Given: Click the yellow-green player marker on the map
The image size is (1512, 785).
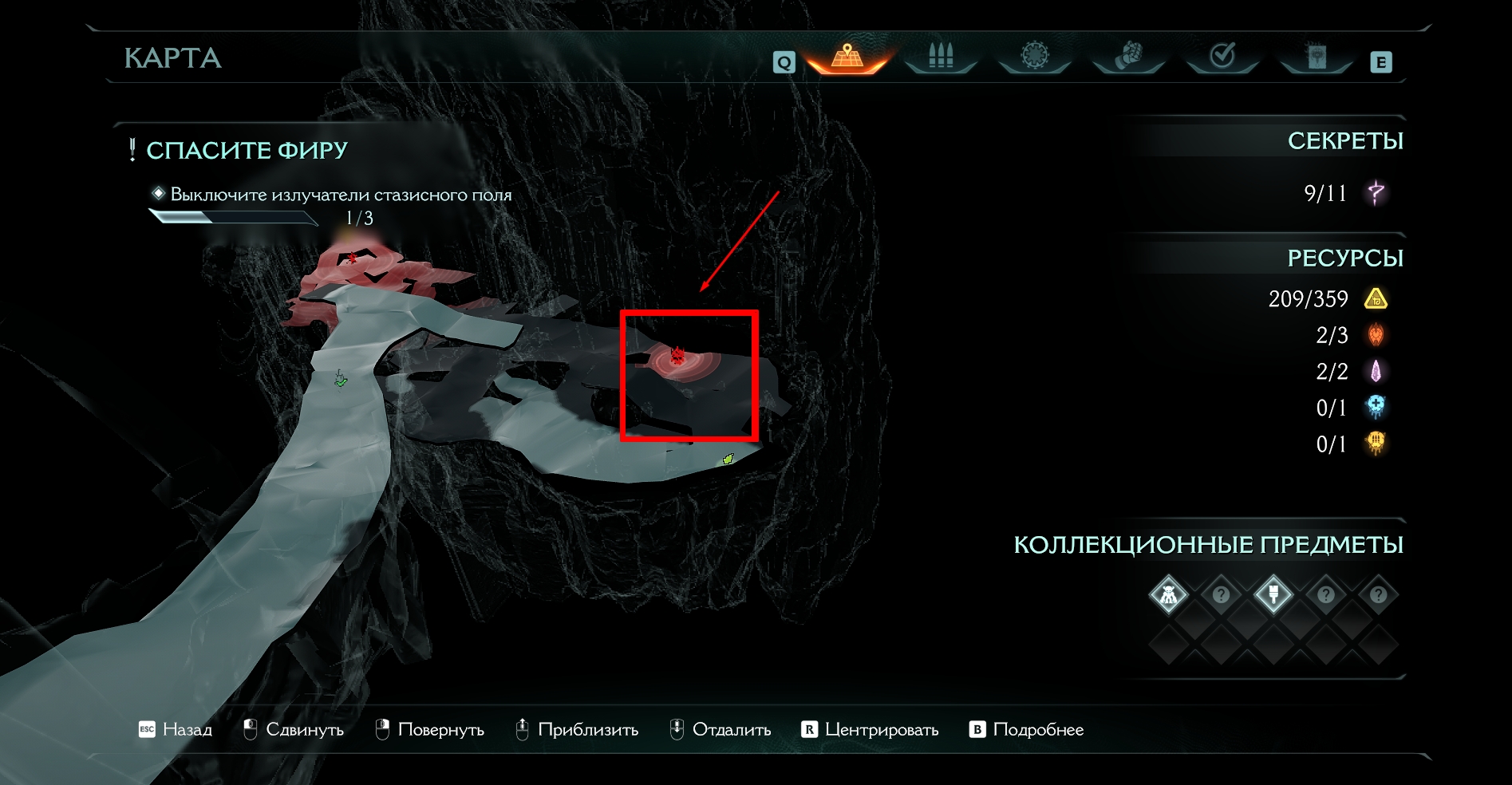Looking at the screenshot, I should tap(728, 459).
